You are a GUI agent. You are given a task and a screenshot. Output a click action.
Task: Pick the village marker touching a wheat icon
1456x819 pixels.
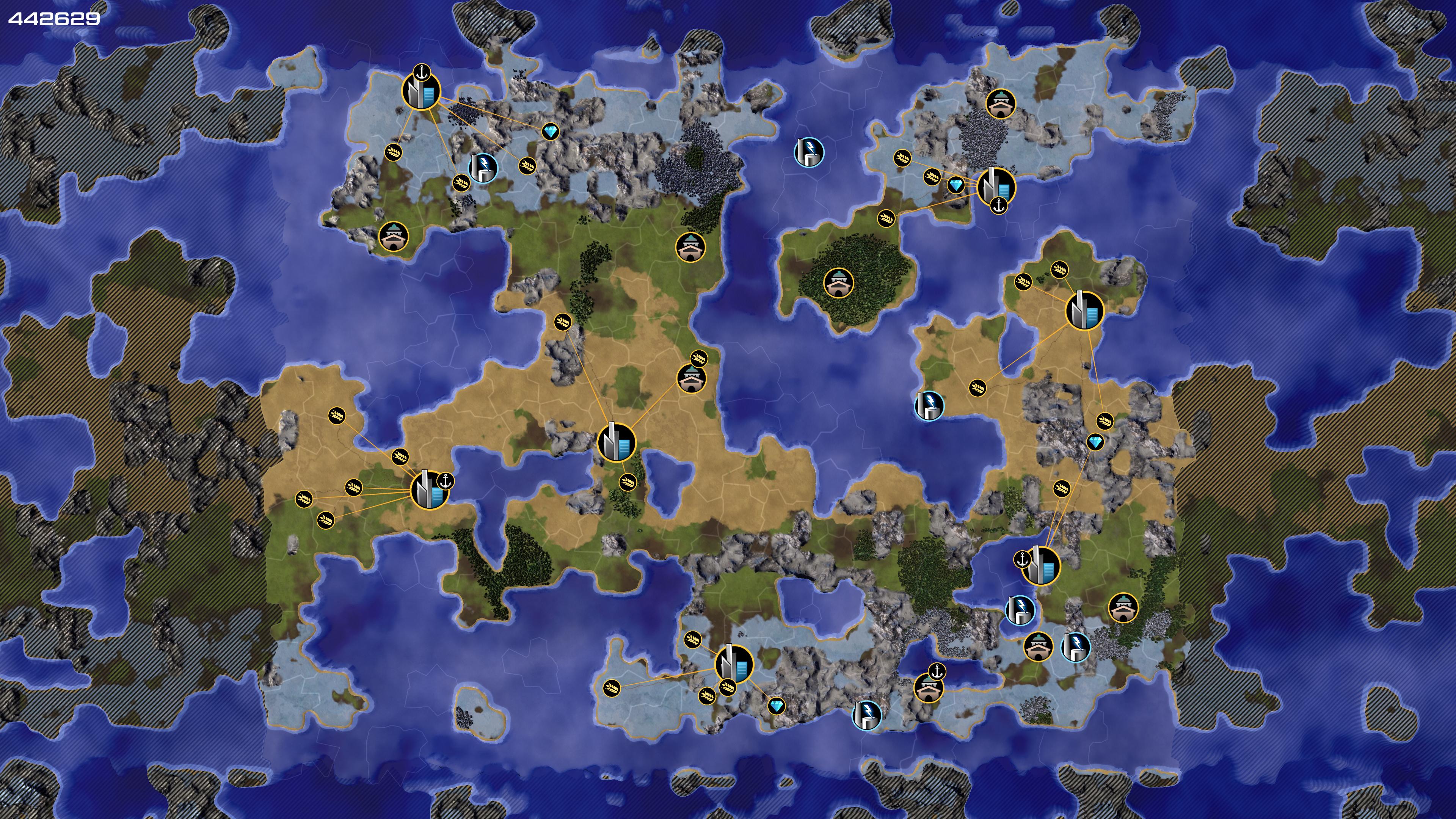[x=691, y=378]
